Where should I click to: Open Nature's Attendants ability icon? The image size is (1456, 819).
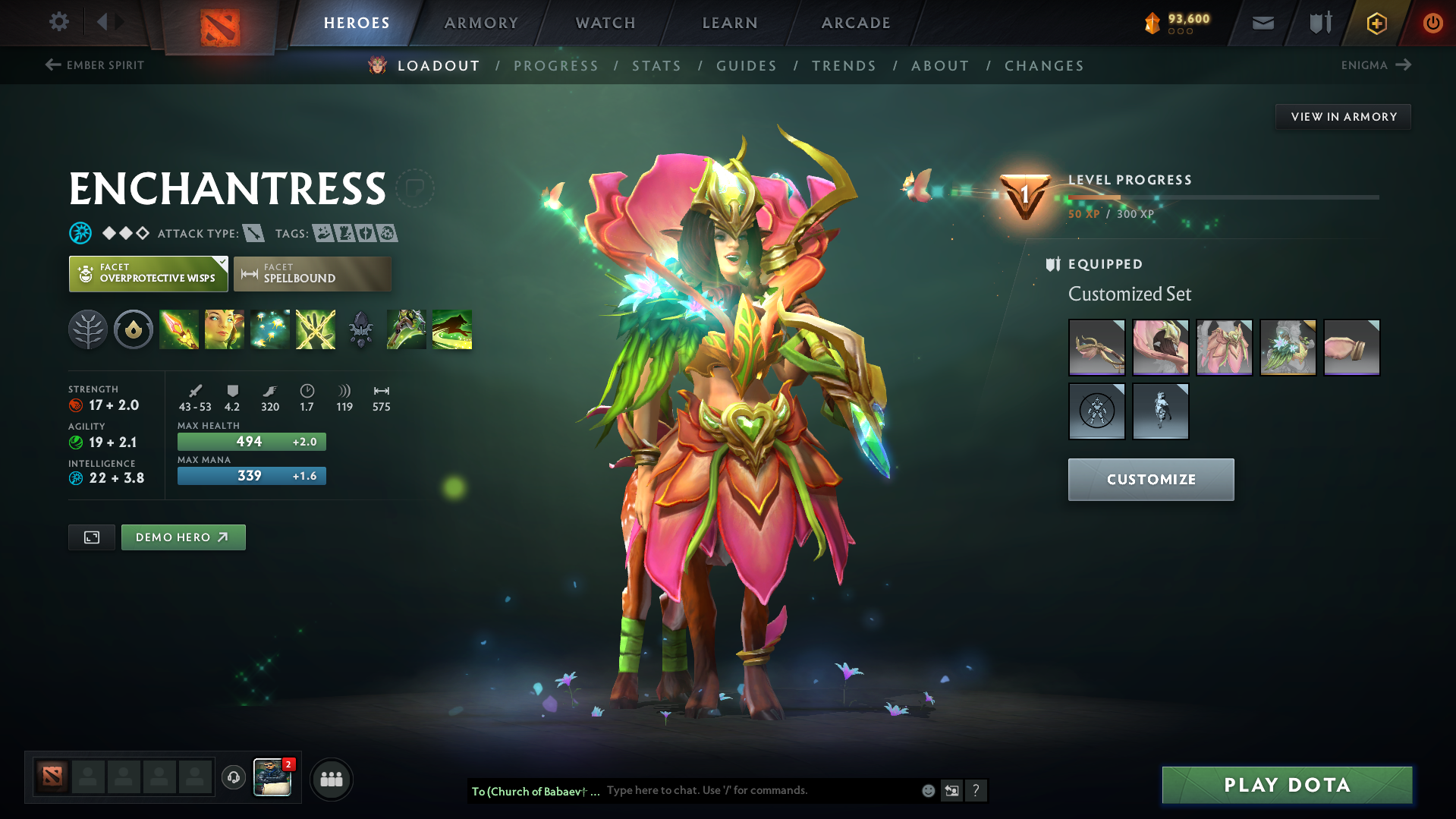click(x=270, y=329)
